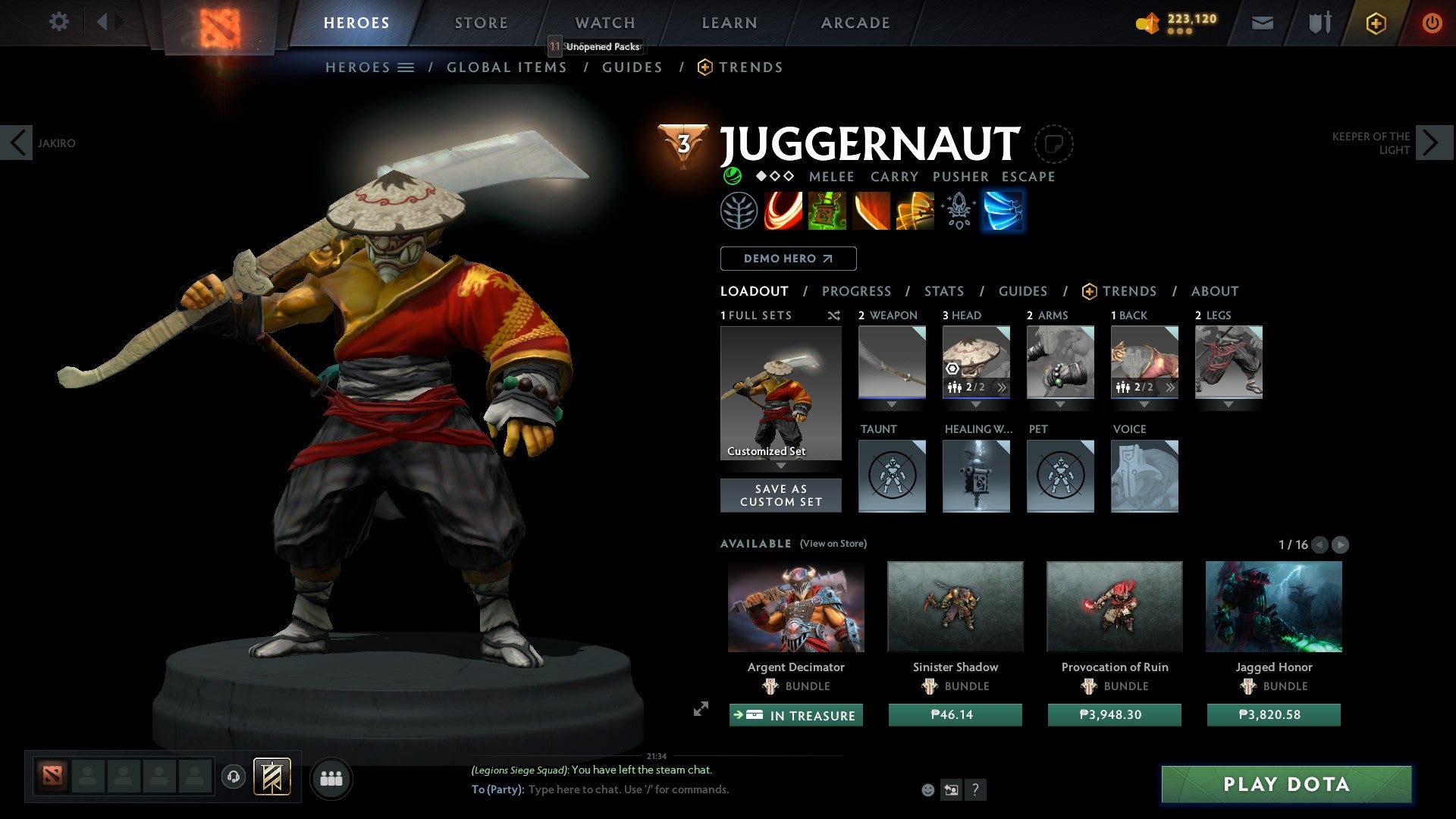
Task: Open the Omnislash ability icon
Action: [x=916, y=211]
